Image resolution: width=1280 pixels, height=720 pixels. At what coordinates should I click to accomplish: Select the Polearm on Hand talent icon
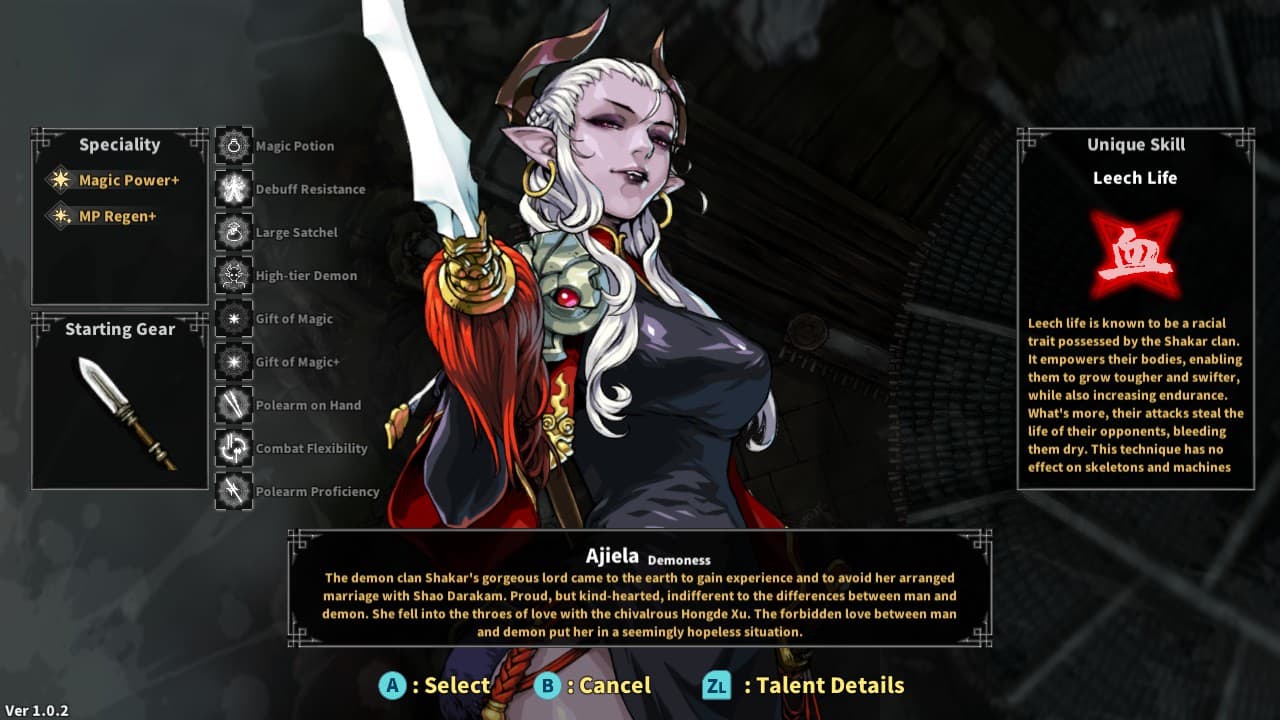(x=233, y=405)
